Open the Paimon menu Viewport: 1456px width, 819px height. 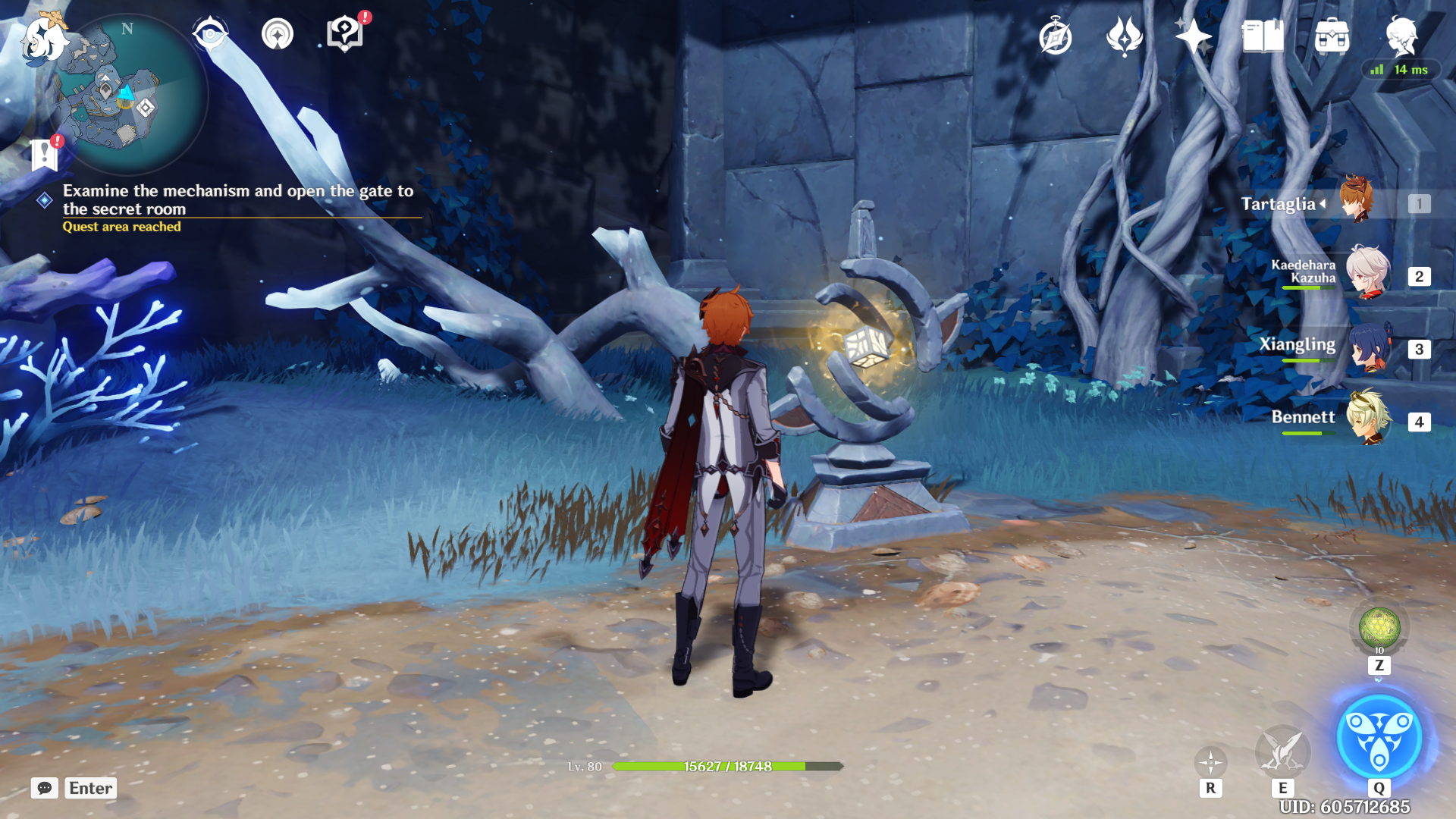(43, 38)
